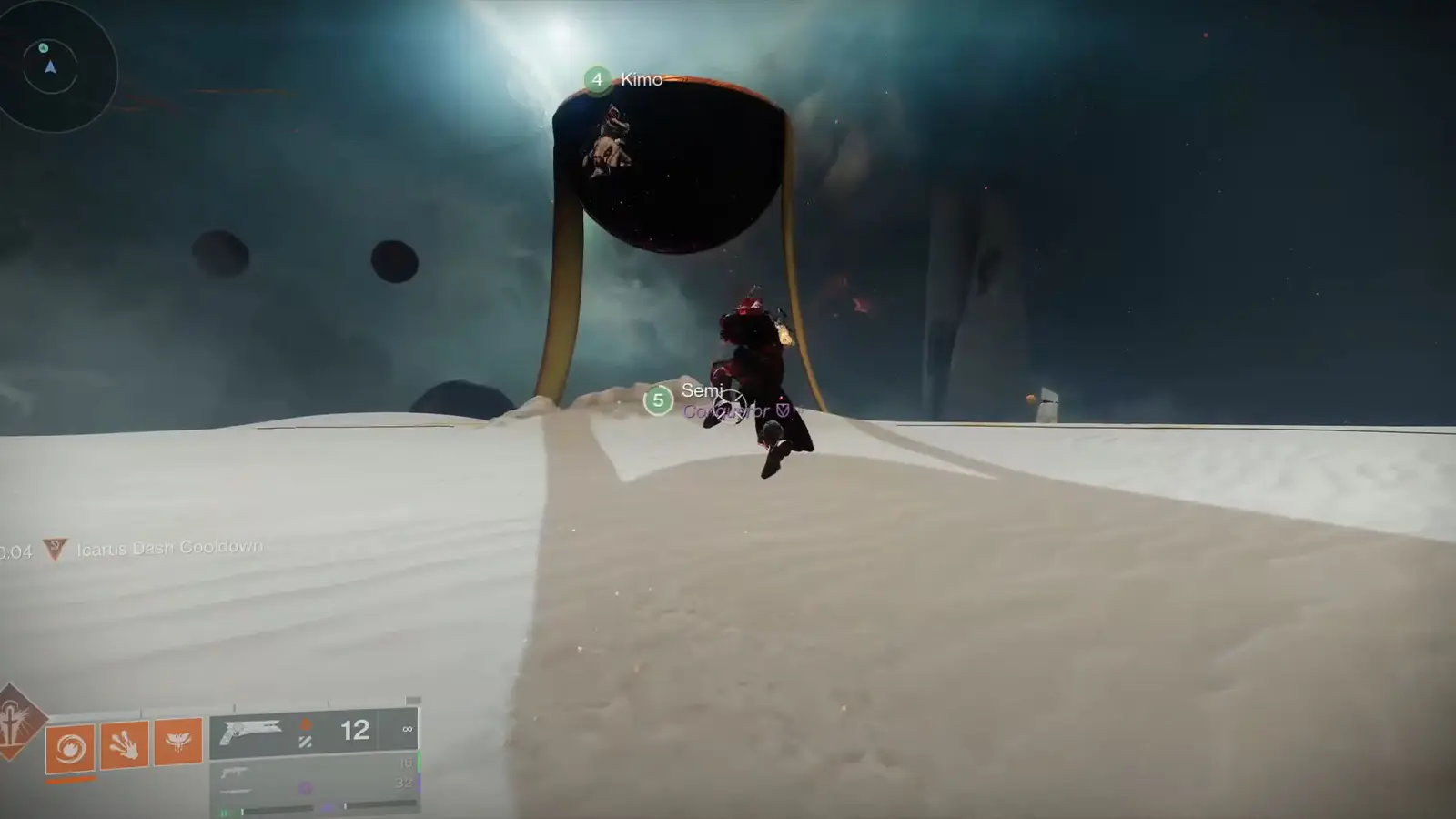Select Kimo's nameplate above the portal
The width and height of the screenshot is (1456, 819).
point(640,80)
